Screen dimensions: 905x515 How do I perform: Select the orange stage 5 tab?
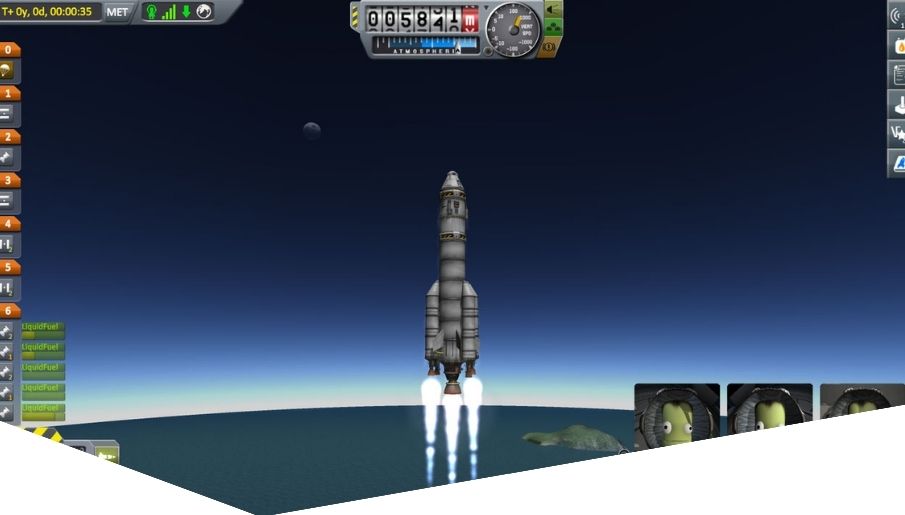(x=9, y=268)
